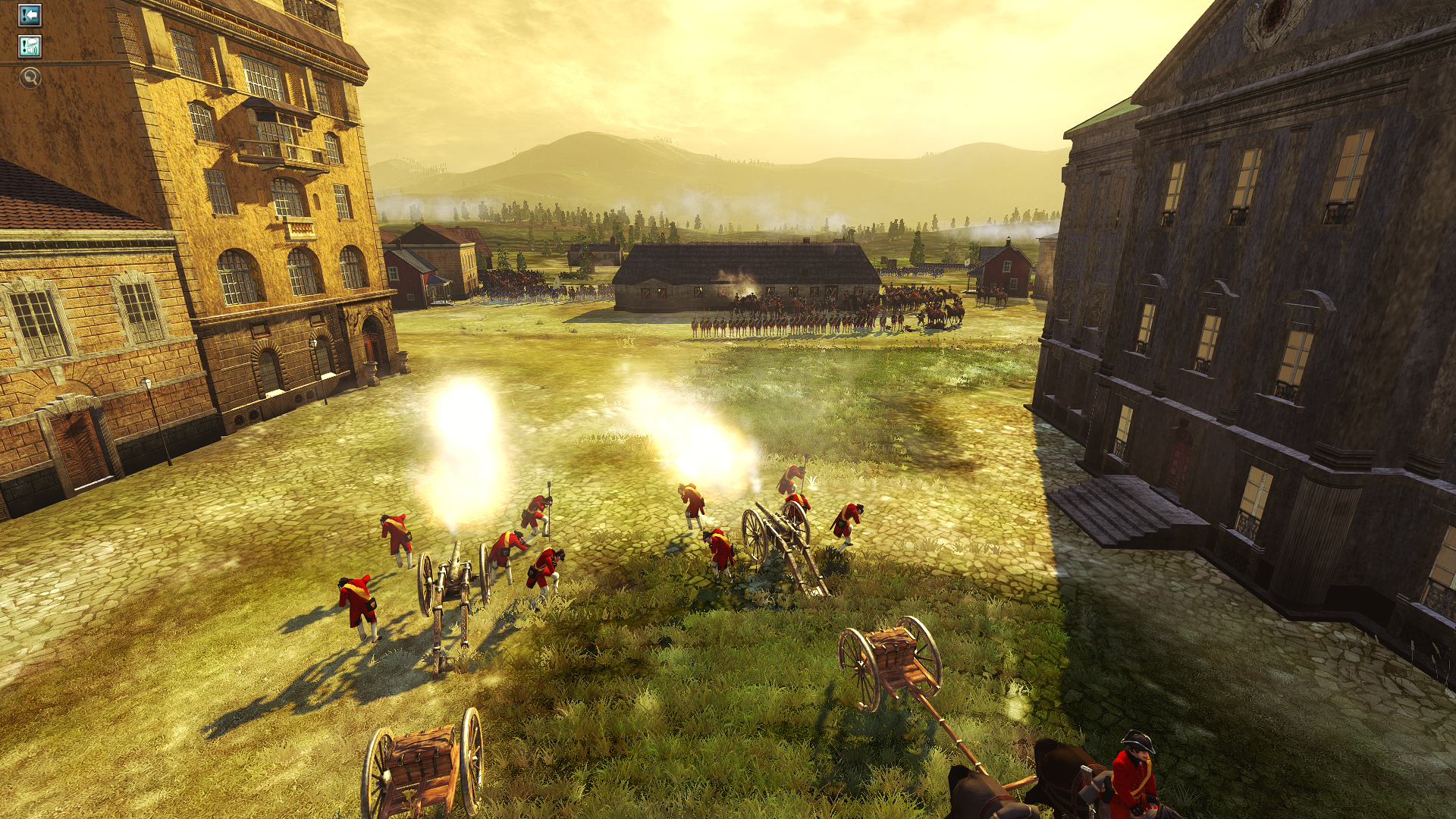Toggle the speech bubble and speaker icon
This screenshot has width=1456, height=819.
30,47
